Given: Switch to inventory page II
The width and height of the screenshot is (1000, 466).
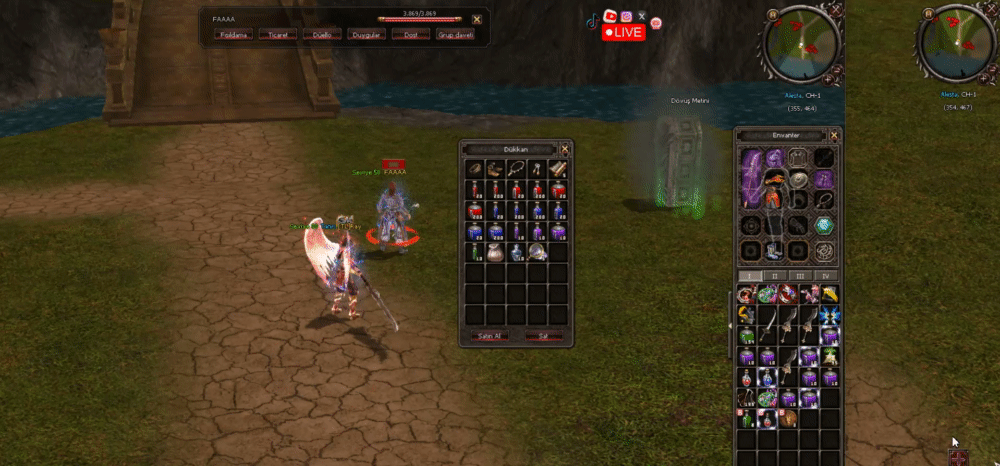Looking at the screenshot, I should pos(774,275).
